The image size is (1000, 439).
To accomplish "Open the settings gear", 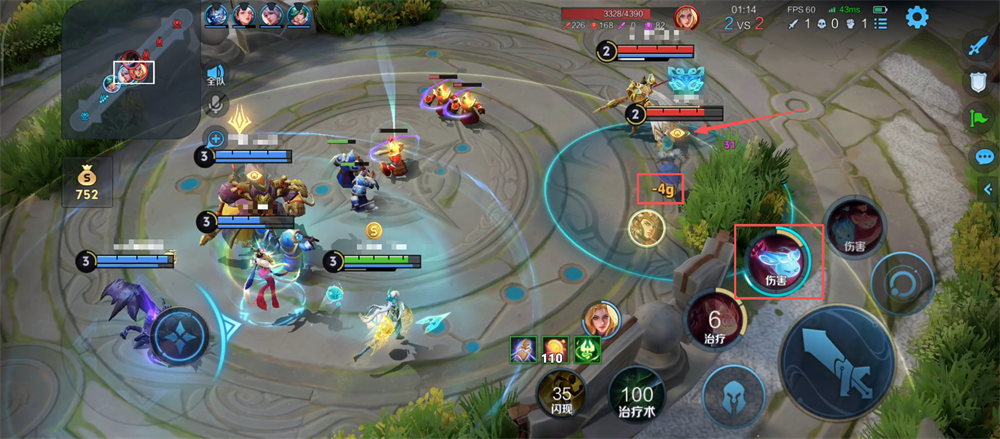I will (x=916, y=17).
